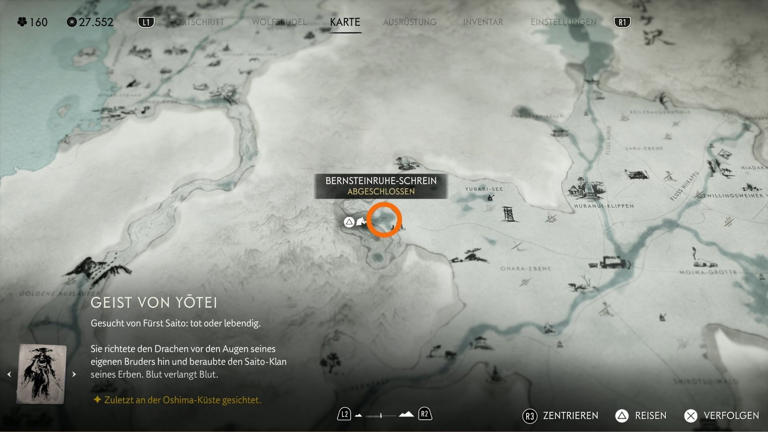
Task: Show the next wanted poster arrow
Action: 74,375
